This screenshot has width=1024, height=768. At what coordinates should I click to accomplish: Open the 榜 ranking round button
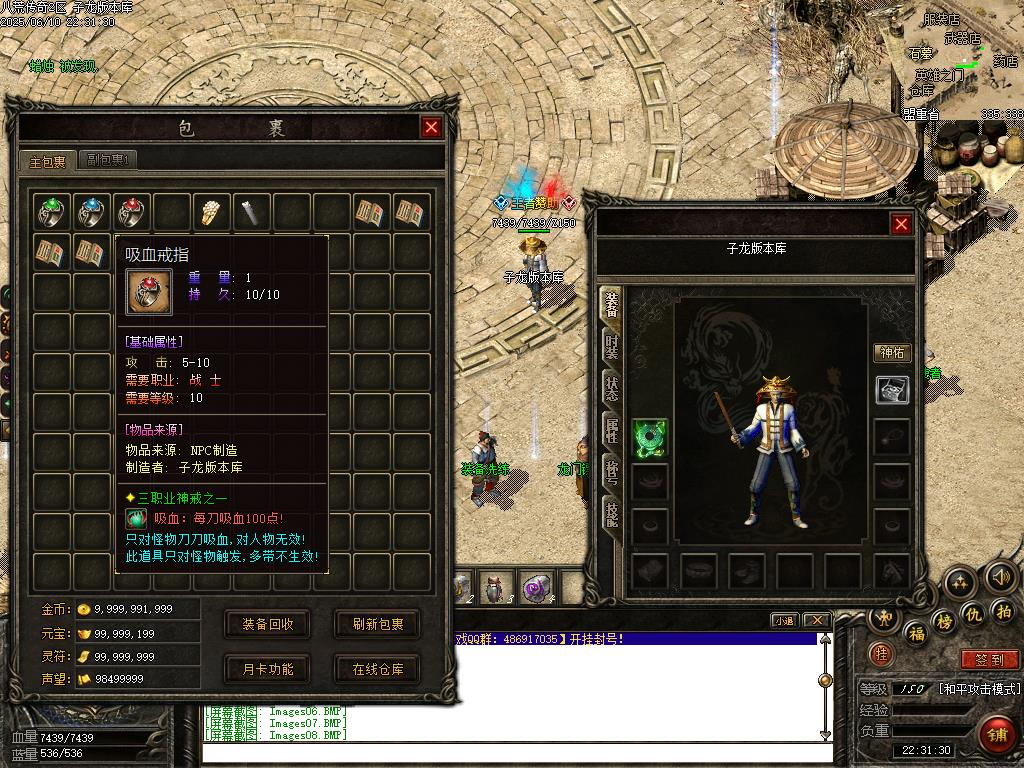pyautogui.click(x=943, y=622)
